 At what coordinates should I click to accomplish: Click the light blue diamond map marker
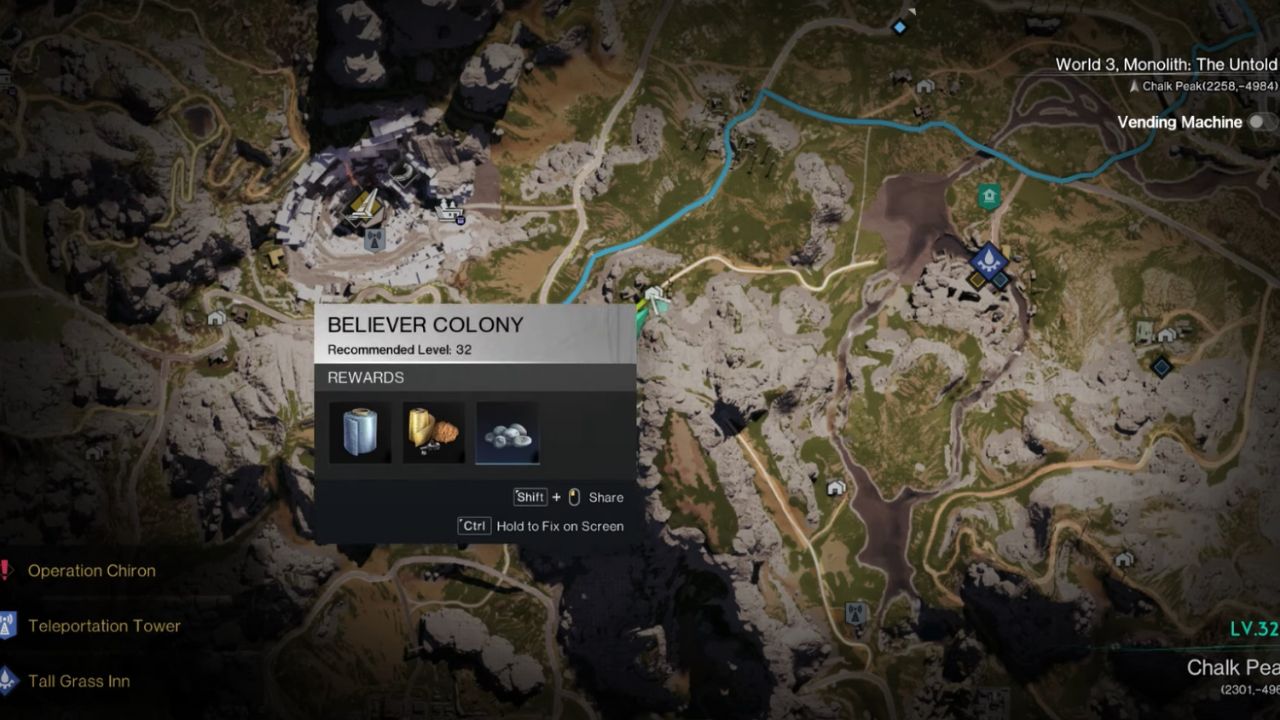click(x=899, y=27)
